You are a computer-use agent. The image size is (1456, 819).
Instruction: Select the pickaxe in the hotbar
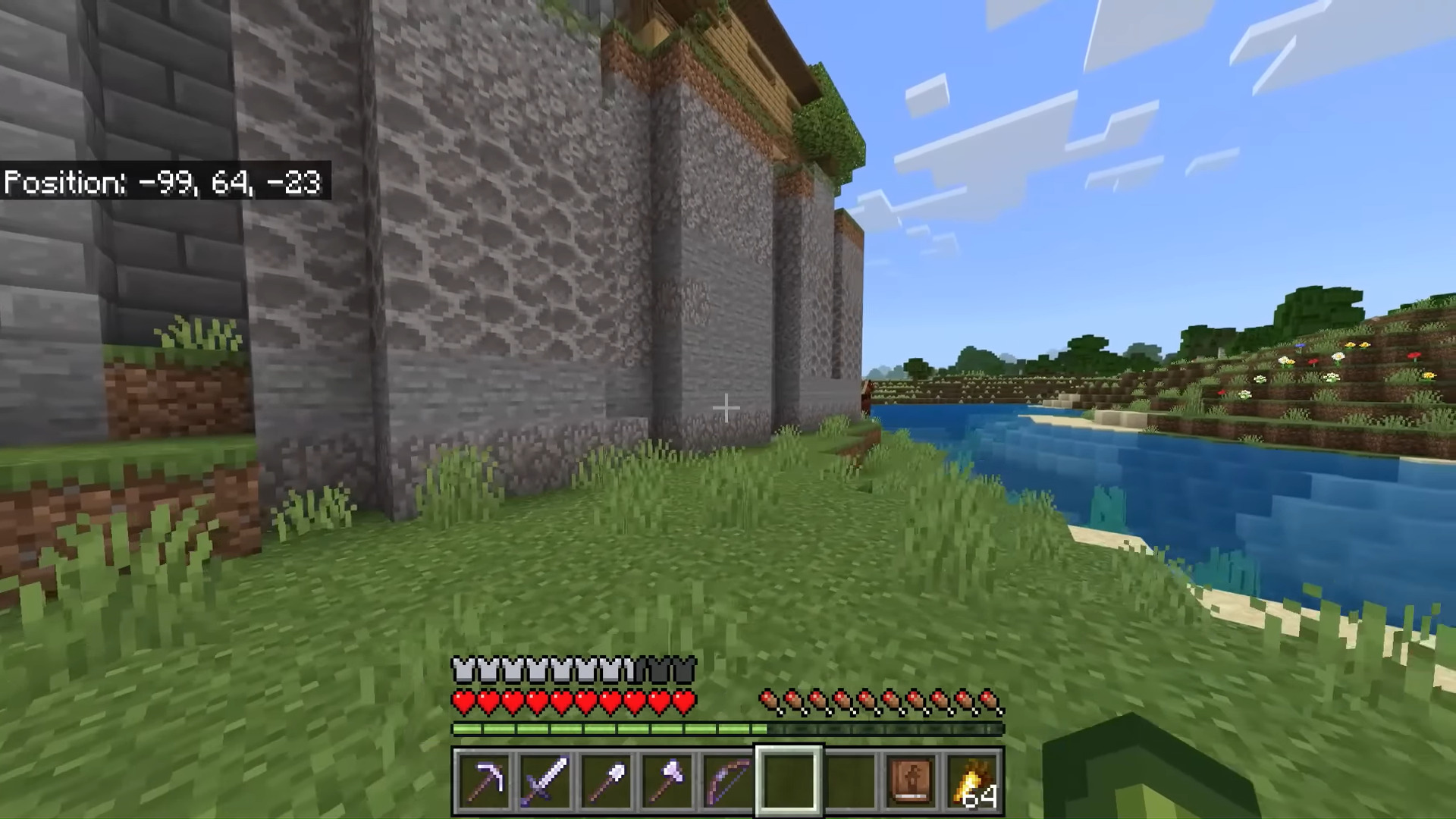coord(485,781)
